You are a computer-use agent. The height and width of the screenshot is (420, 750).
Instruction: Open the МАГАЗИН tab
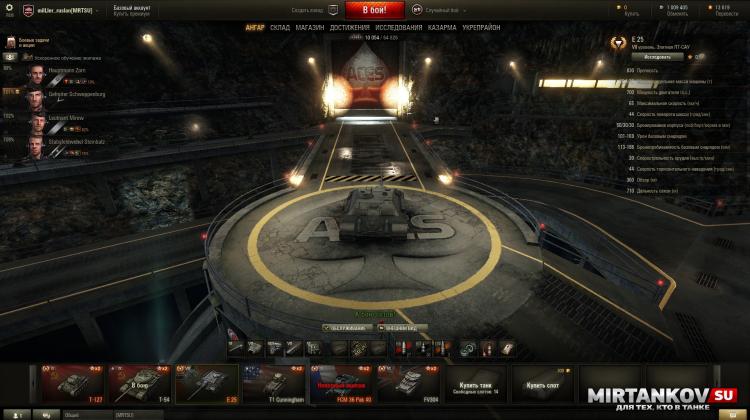click(309, 27)
